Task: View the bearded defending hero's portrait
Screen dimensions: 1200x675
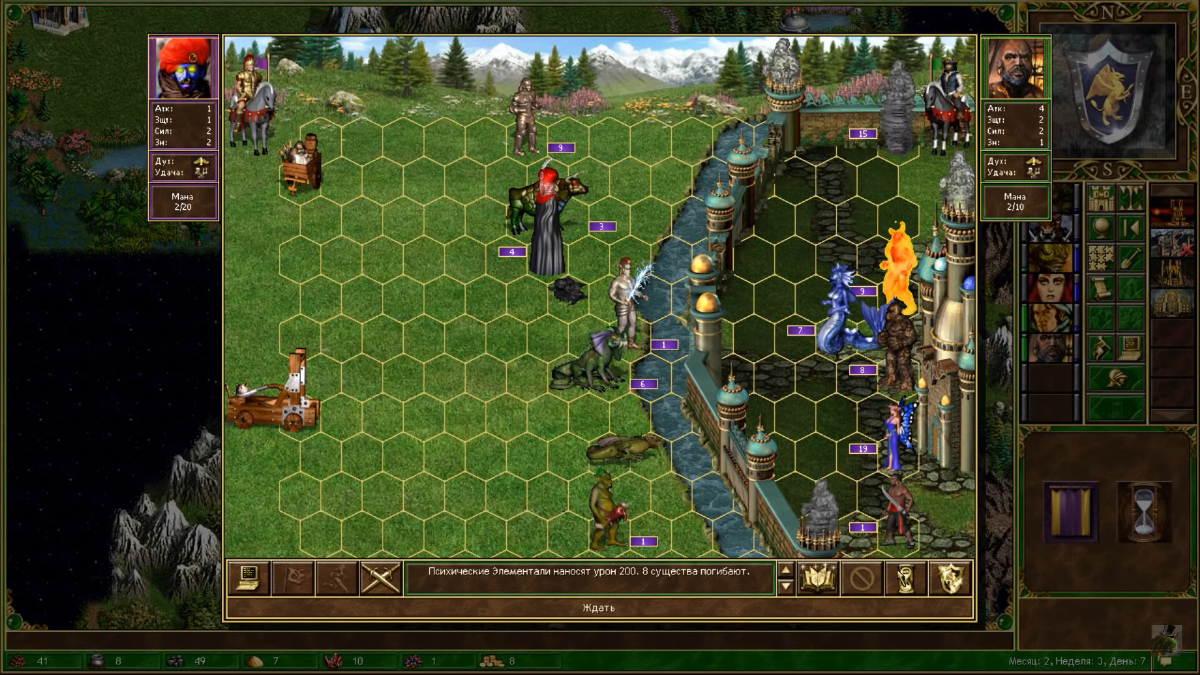Action: [x=1016, y=67]
